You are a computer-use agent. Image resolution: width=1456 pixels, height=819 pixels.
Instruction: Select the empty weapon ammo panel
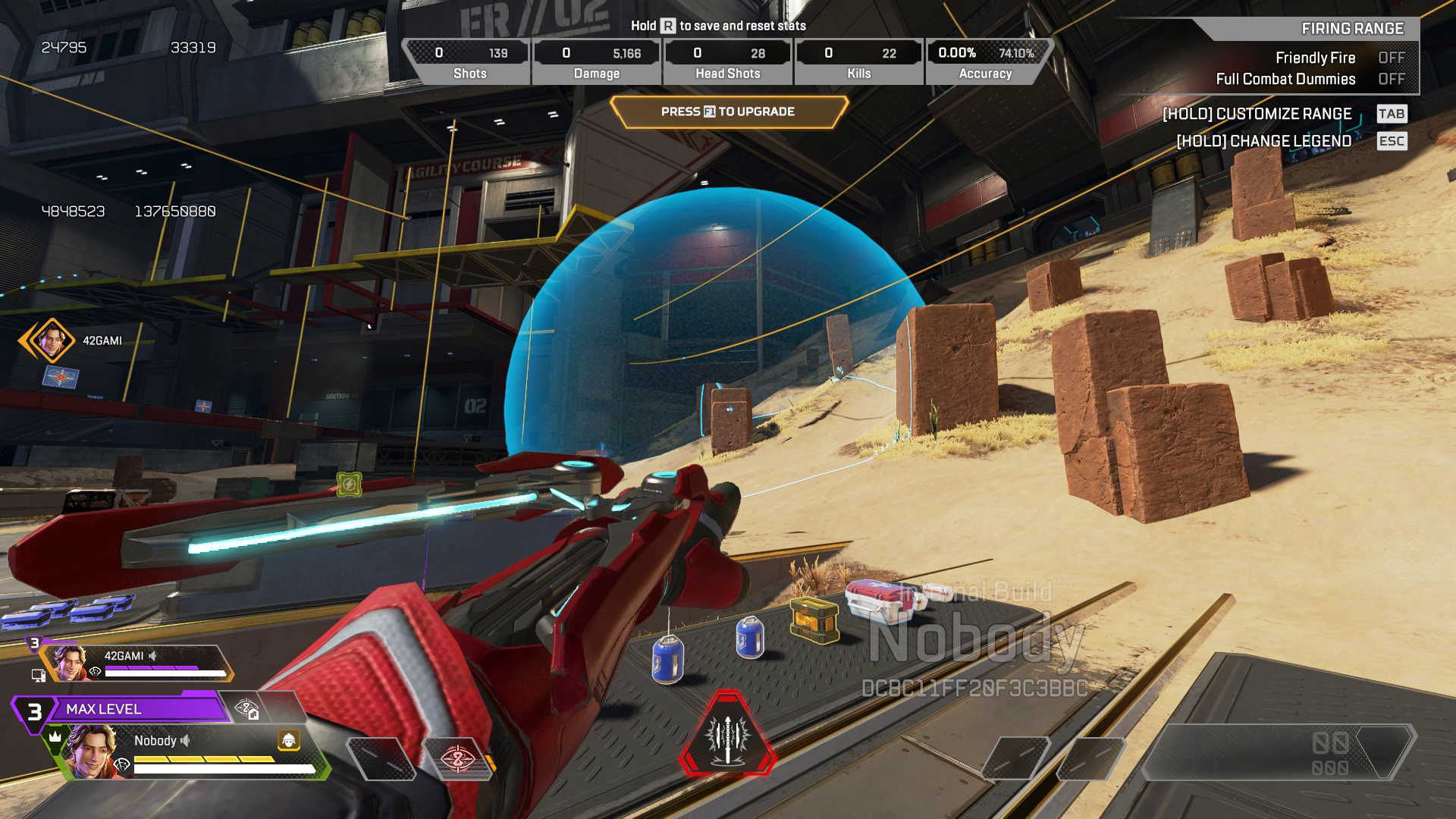coord(1278,752)
